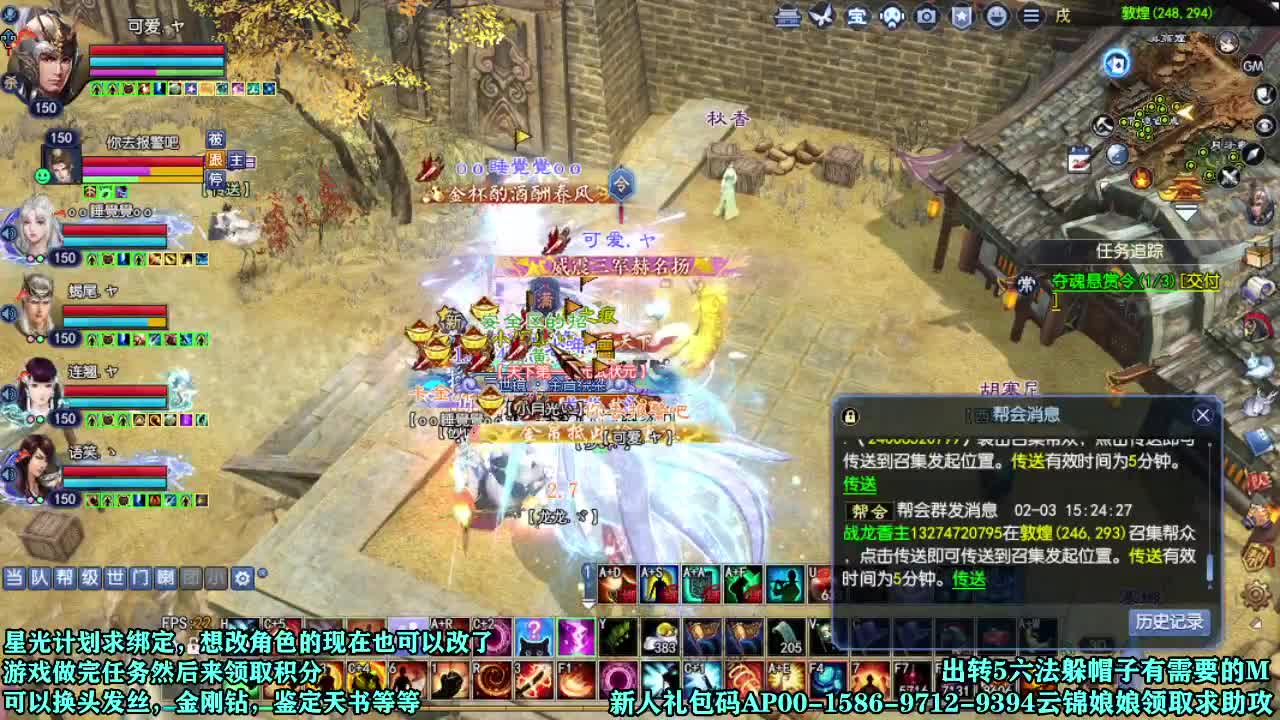Click the green 传送 teleport link
The image size is (1280, 720).
[x=860, y=485]
